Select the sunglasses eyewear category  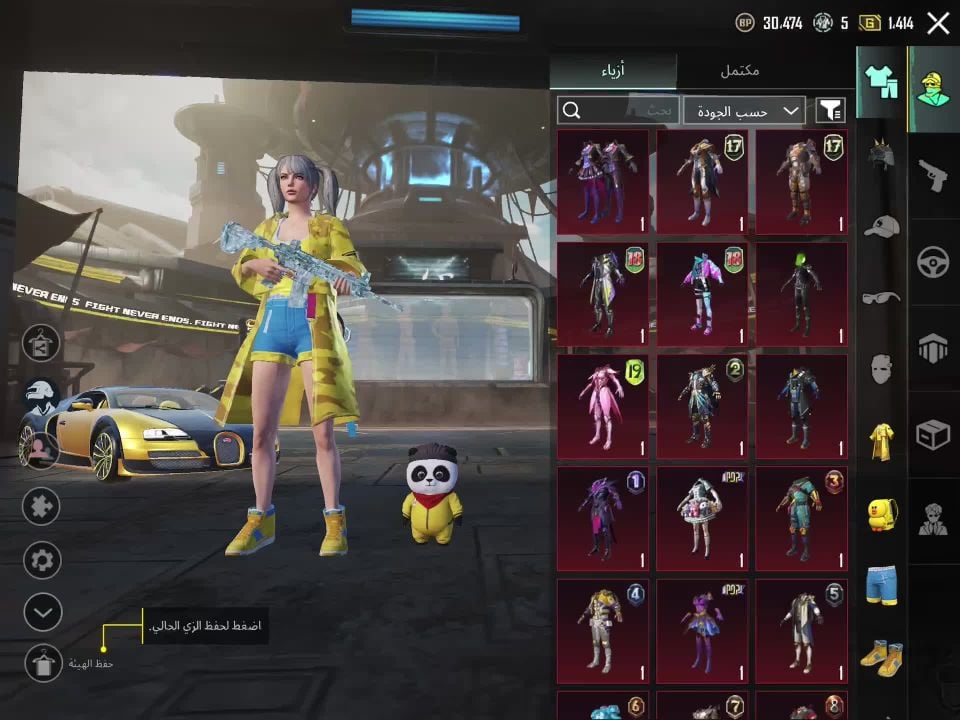tap(881, 297)
